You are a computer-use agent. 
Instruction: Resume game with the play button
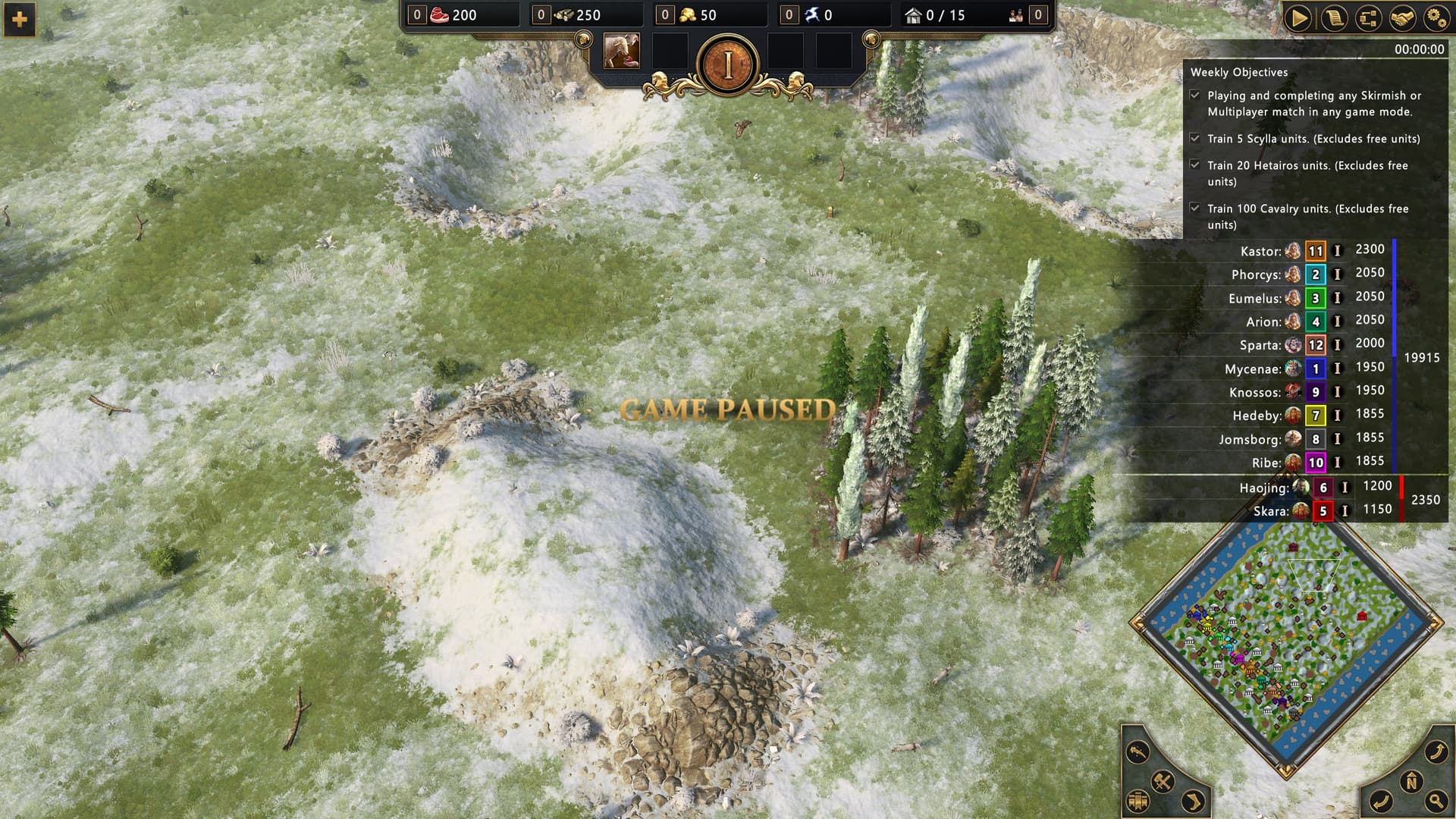1298,17
